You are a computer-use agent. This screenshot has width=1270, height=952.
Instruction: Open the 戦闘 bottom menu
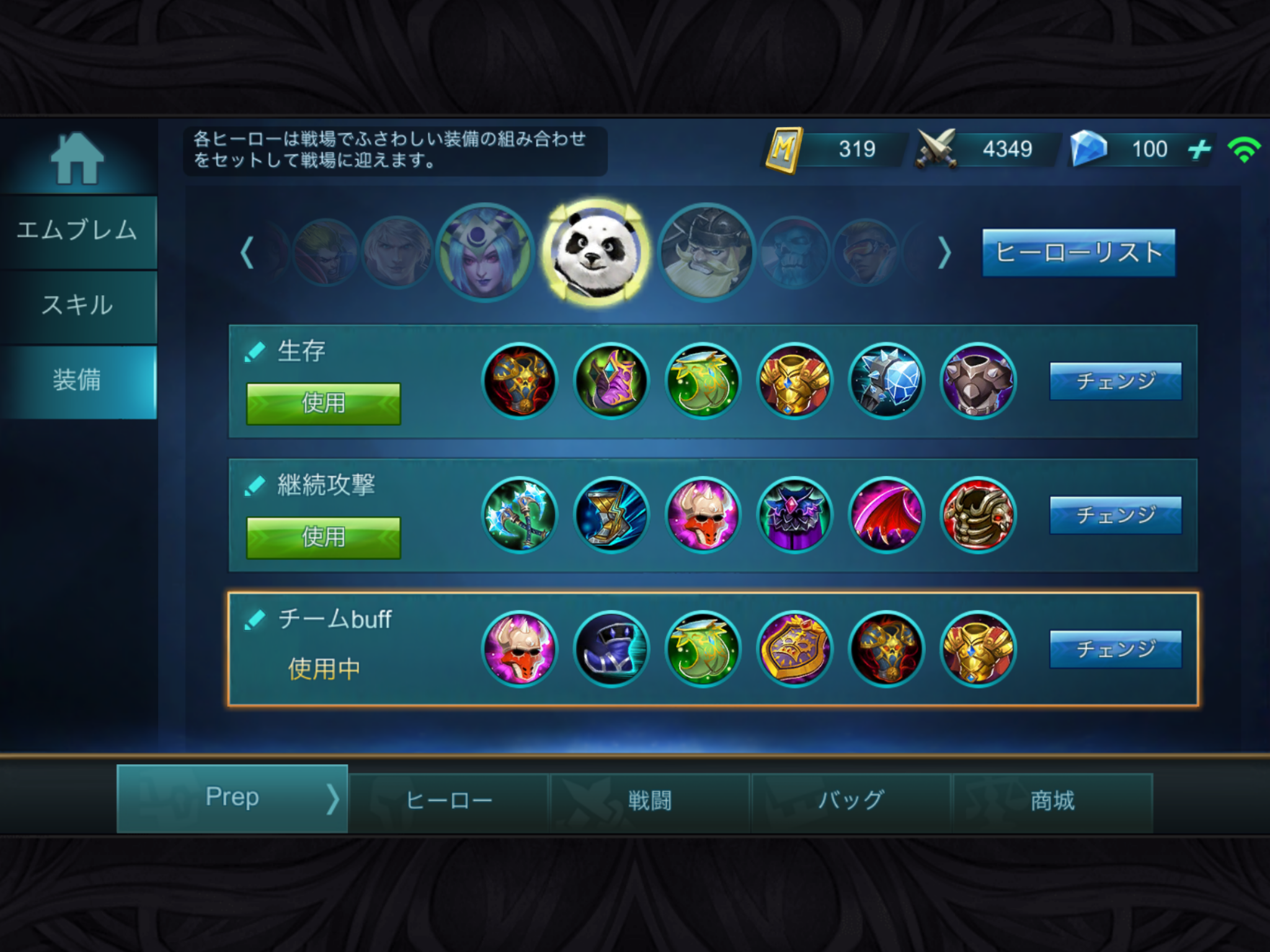click(649, 801)
